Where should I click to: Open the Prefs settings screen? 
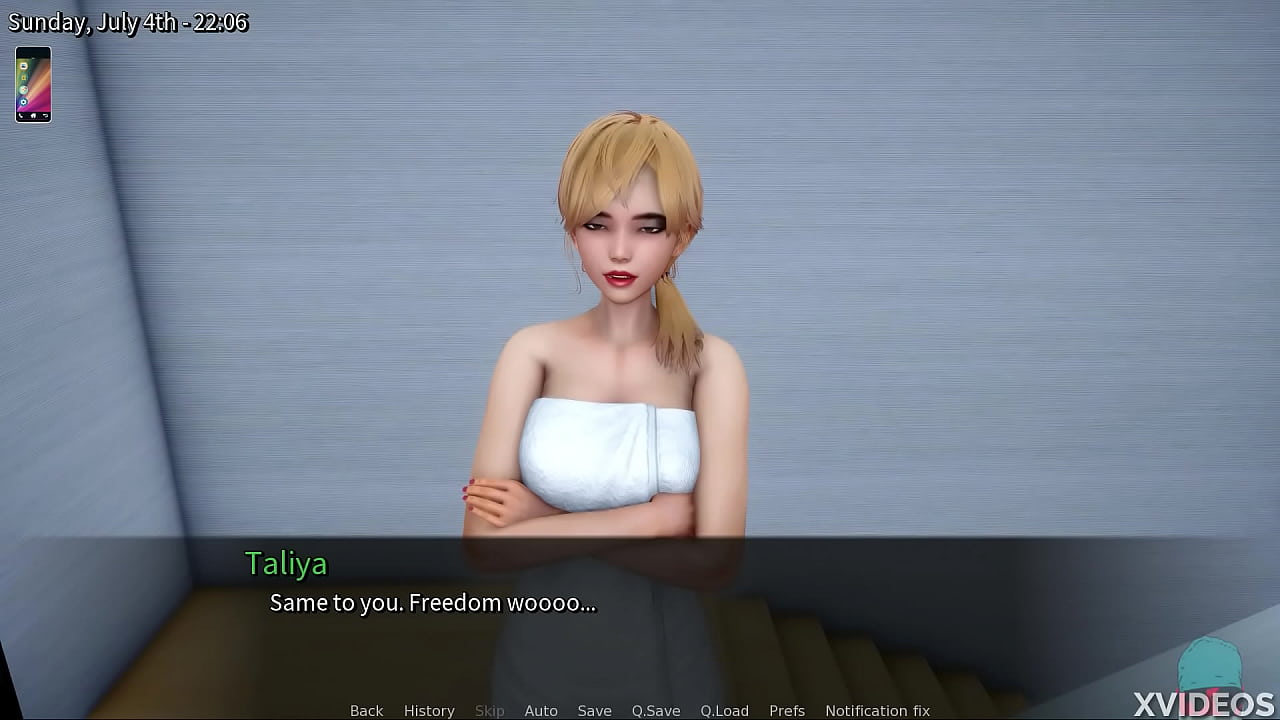click(787, 710)
